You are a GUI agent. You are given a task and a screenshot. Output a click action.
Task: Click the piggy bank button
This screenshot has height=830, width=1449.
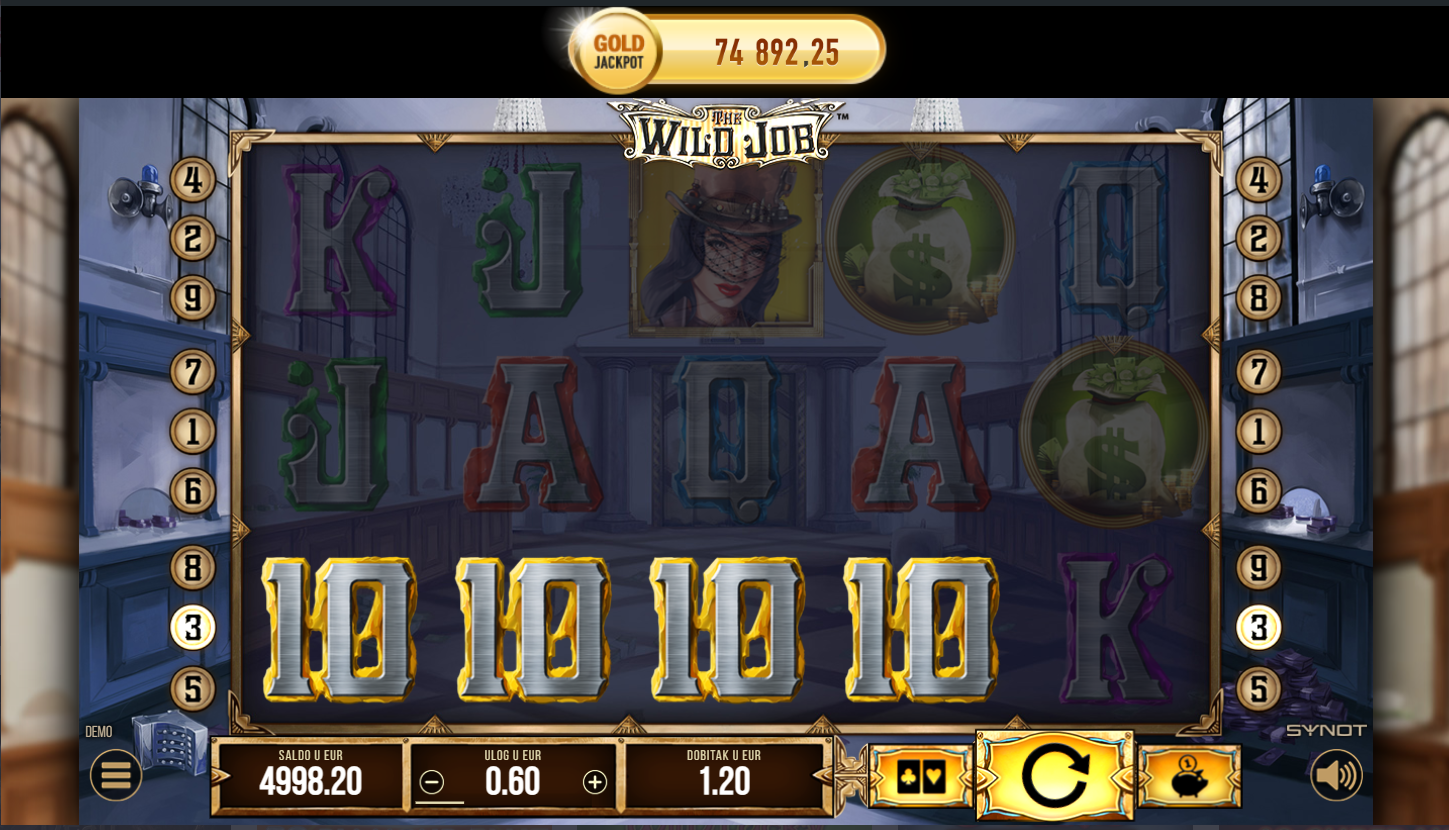tap(1189, 777)
